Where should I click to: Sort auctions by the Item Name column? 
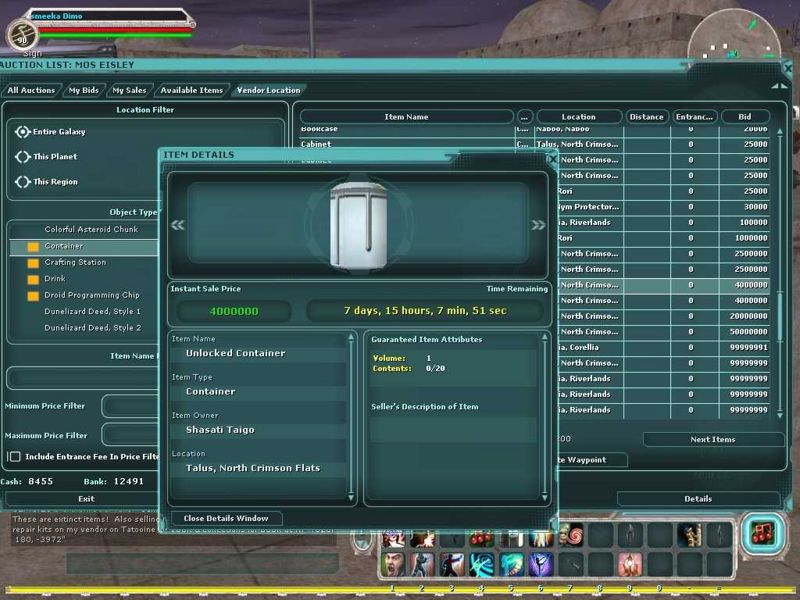click(x=406, y=117)
